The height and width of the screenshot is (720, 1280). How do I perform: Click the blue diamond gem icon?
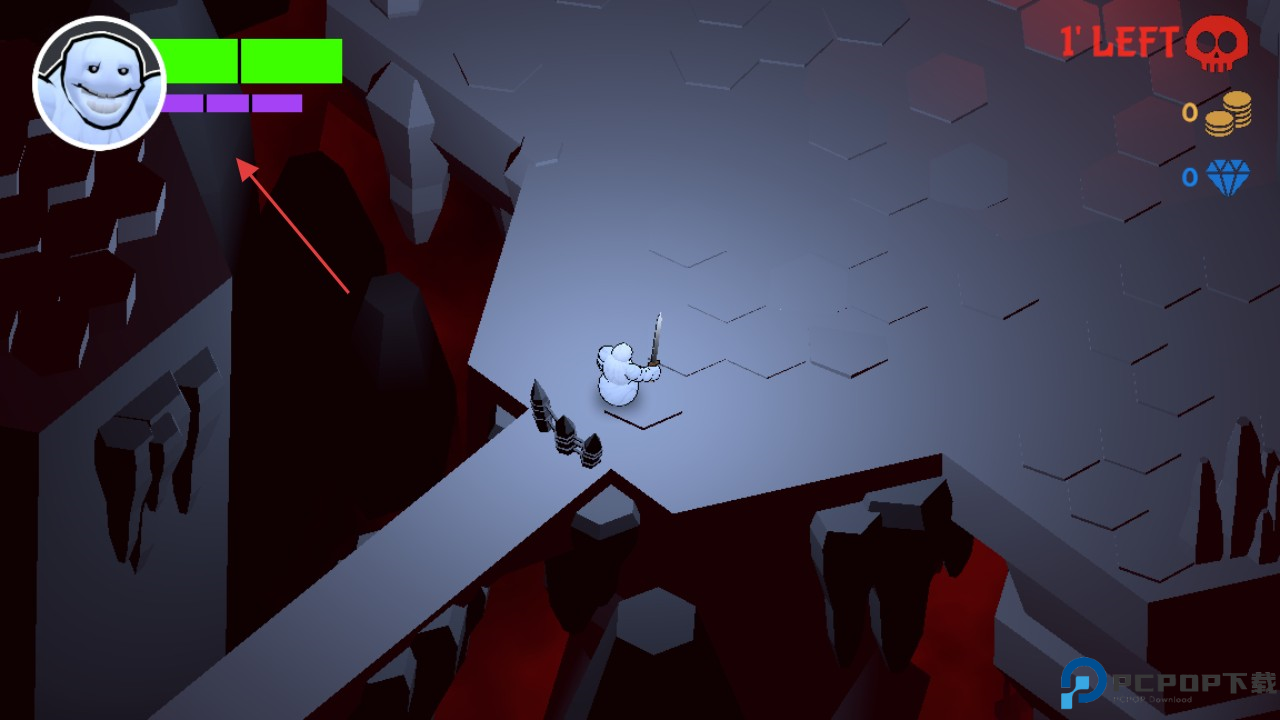pyautogui.click(x=1228, y=178)
